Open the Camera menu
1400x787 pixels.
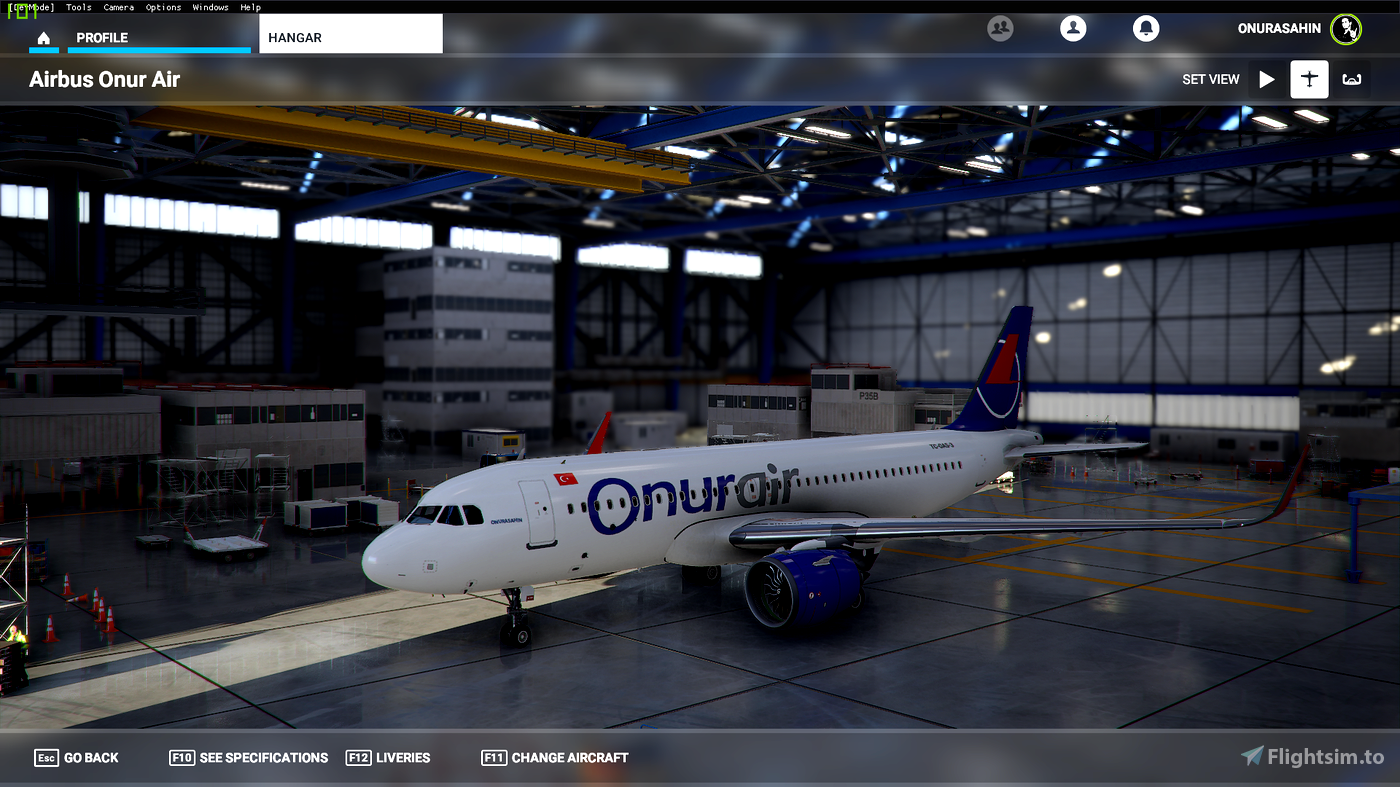(x=118, y=7)
